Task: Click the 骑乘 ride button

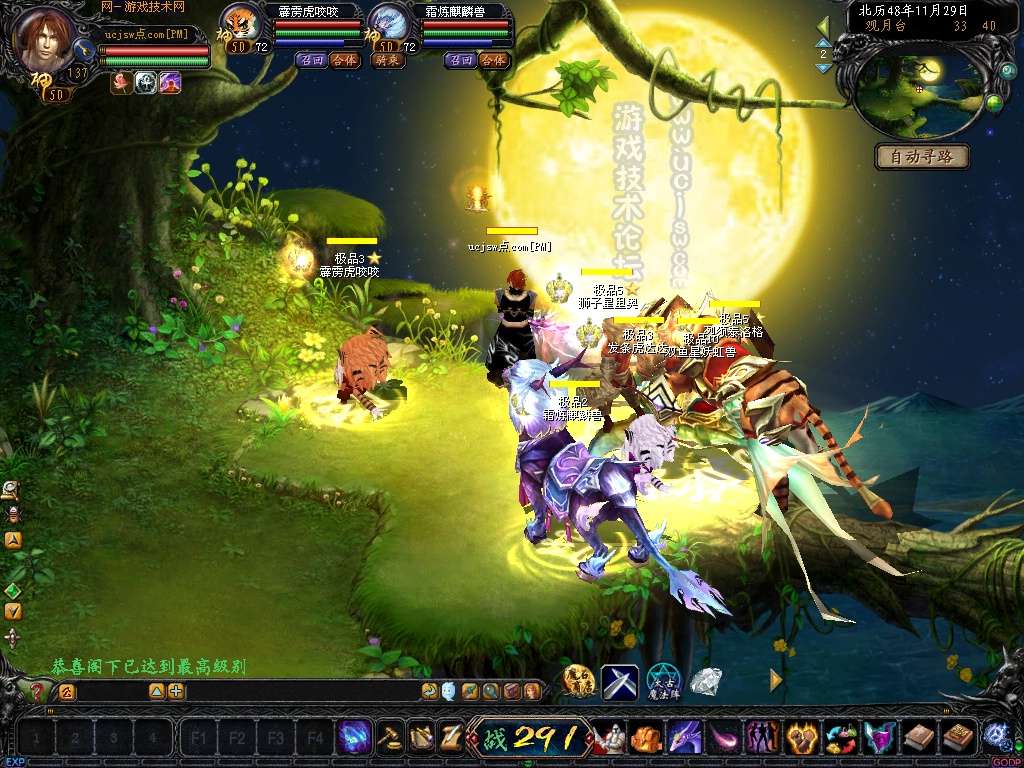Action: coord(387,60)
